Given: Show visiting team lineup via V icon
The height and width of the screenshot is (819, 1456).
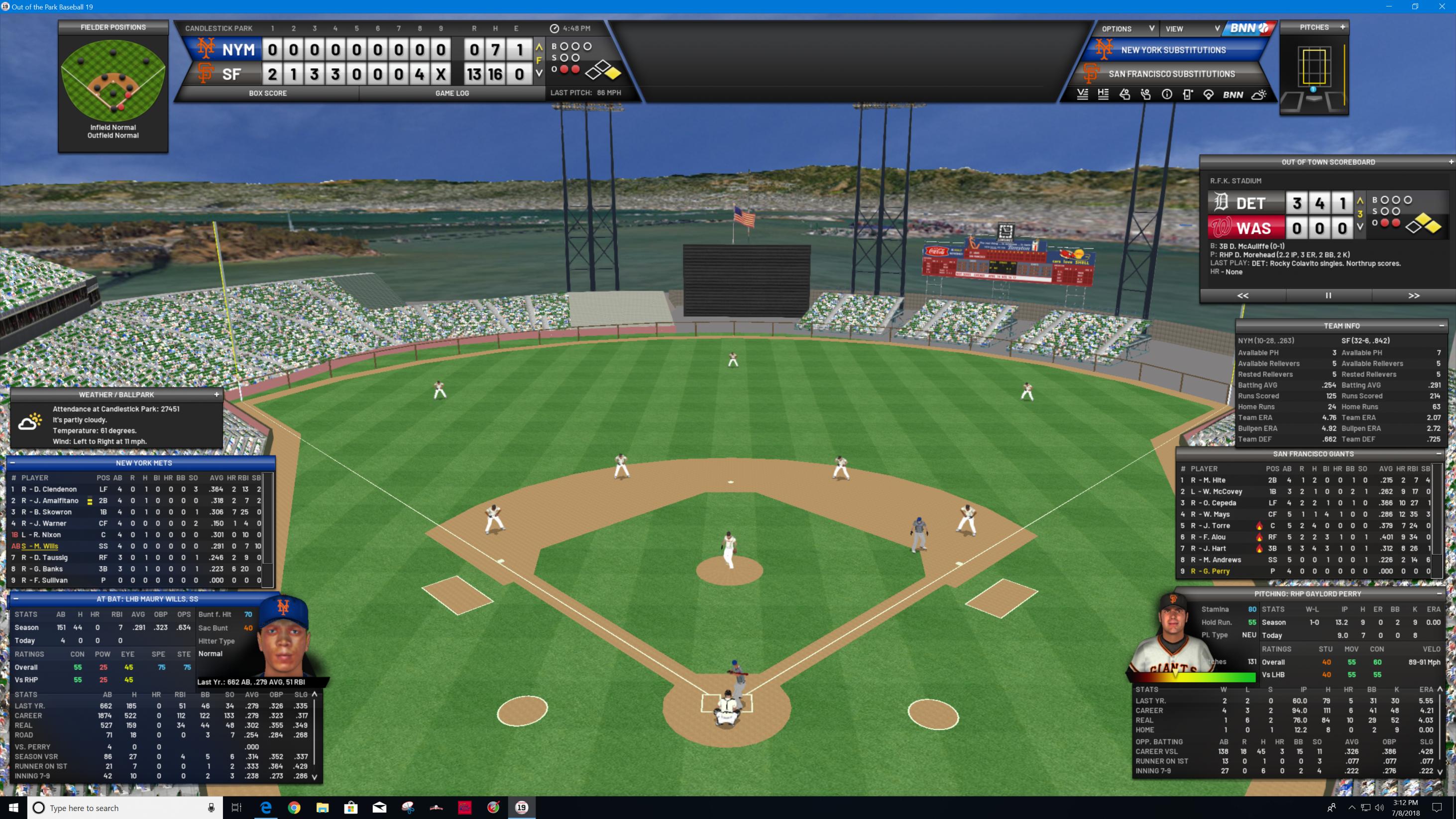Looking at the screenshot, I should tap(1082, 95).
